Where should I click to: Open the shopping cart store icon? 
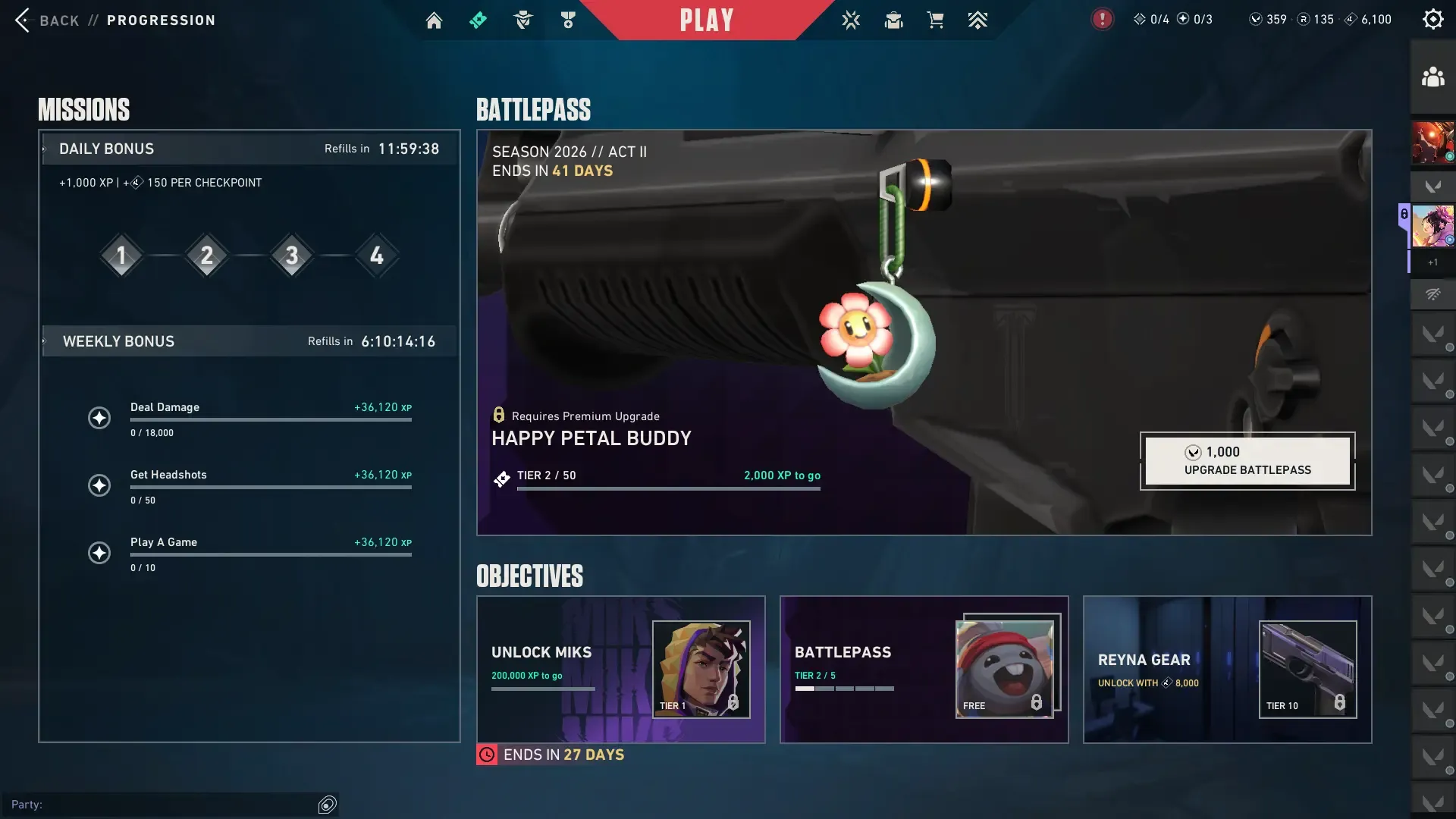(935, 20)
